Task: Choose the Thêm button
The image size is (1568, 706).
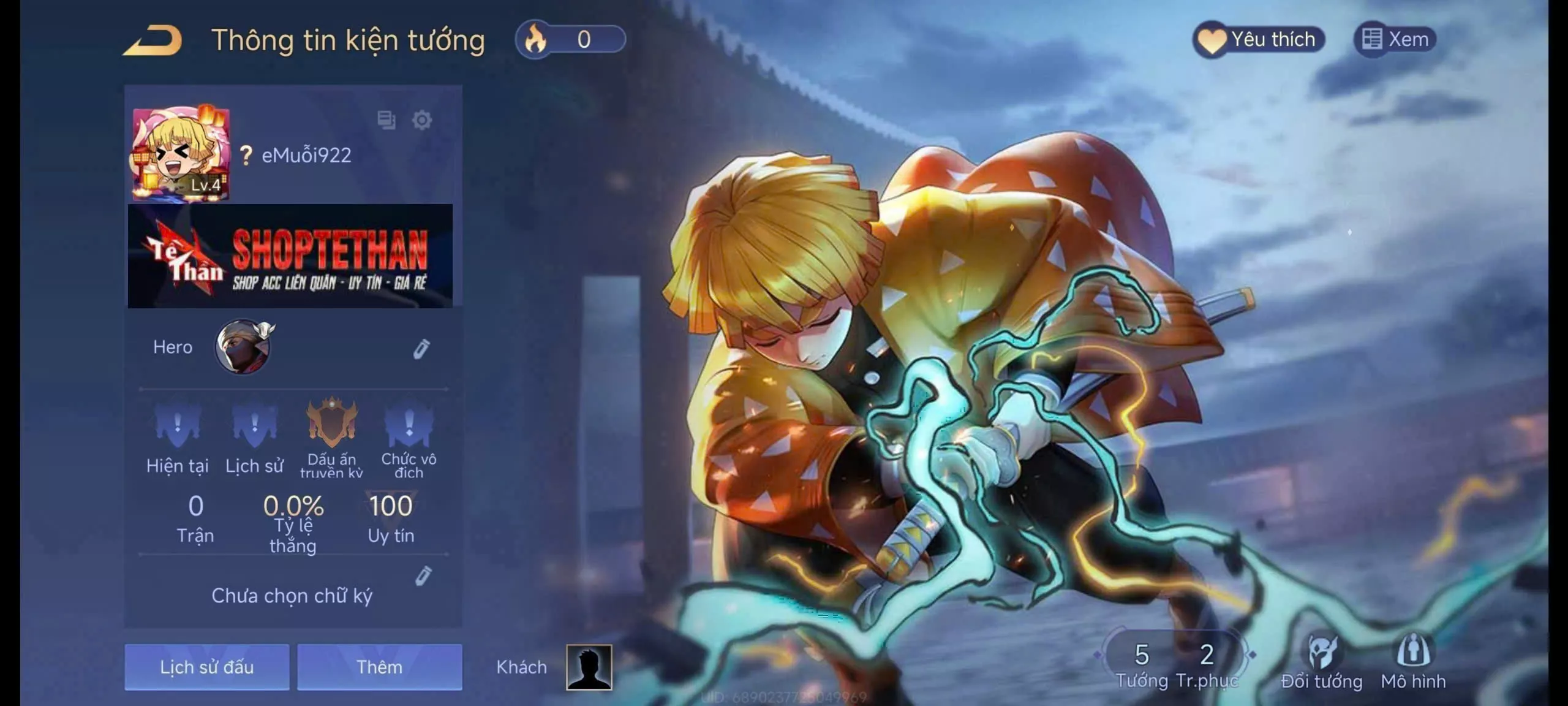Action: (380, 667)
